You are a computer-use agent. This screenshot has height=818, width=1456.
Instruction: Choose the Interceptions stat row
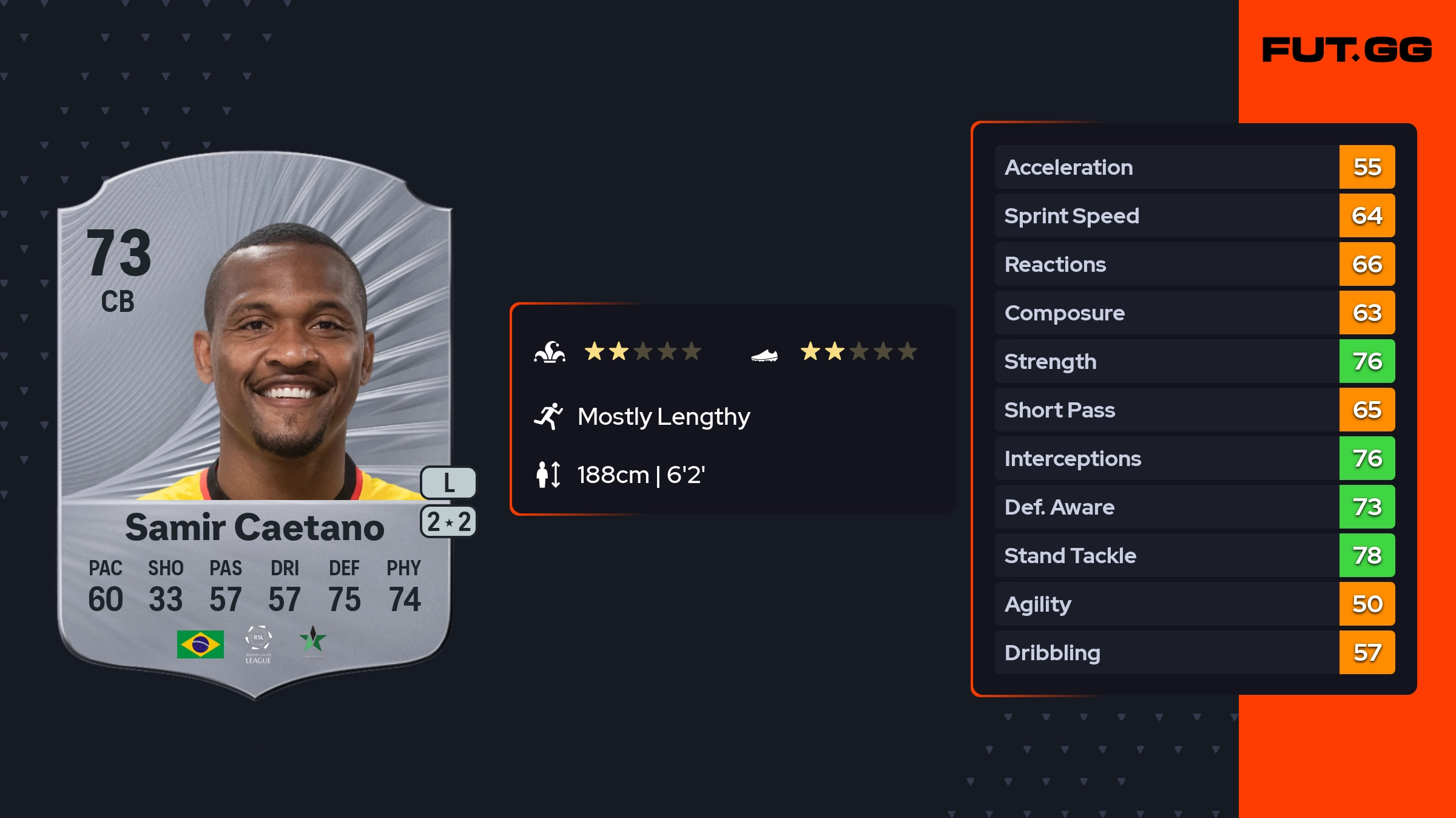[x=1194, y=458]
